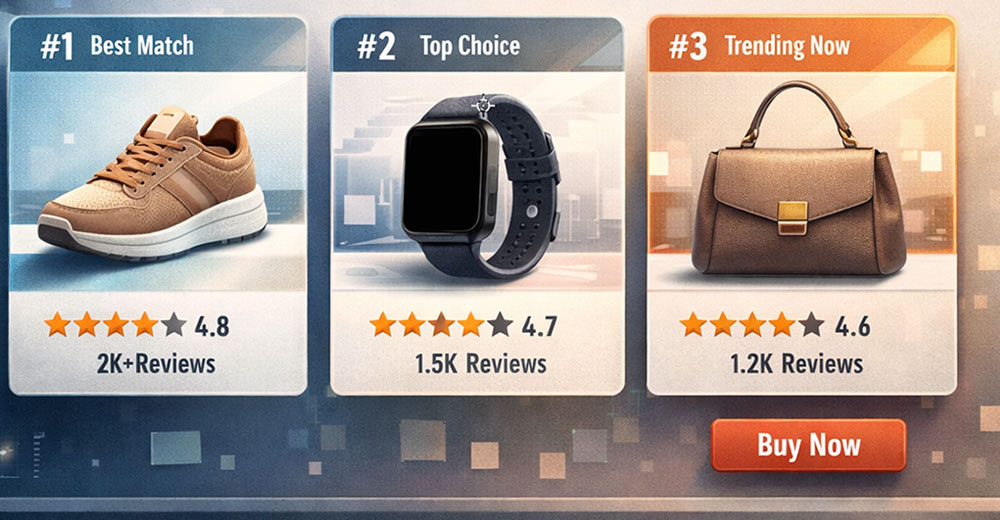View the smartwatch's 1.5K Reviews
Screen dimensions: 1000x520
click(x=480, y=364)
